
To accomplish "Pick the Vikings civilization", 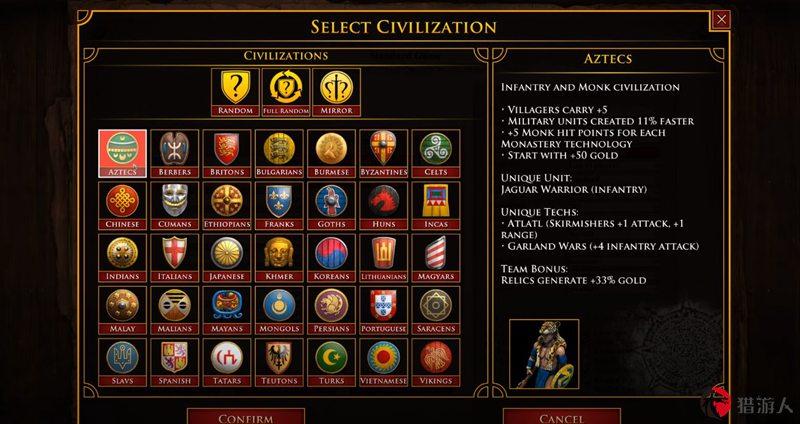I will (435, 361).
